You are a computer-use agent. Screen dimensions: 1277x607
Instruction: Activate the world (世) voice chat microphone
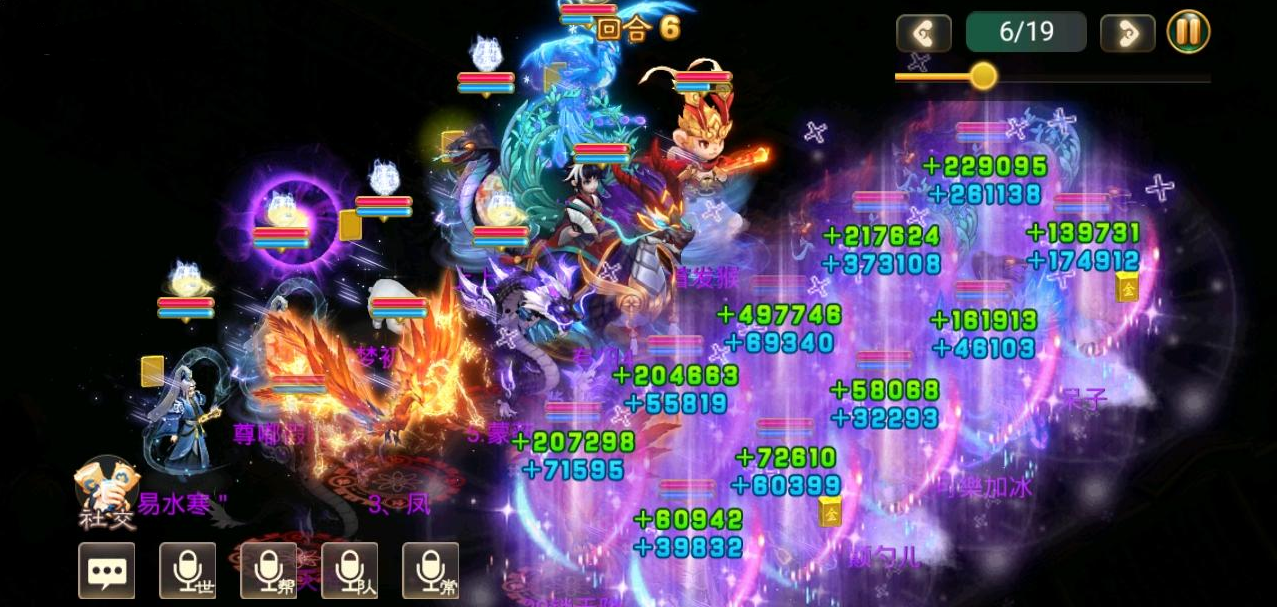pos(188,570)
